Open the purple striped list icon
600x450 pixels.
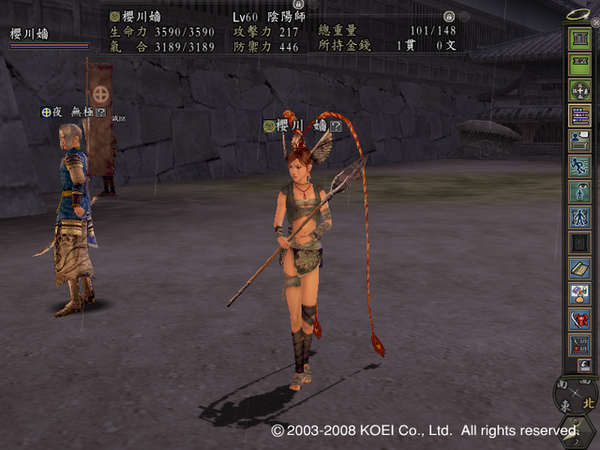tap(578, 115)
